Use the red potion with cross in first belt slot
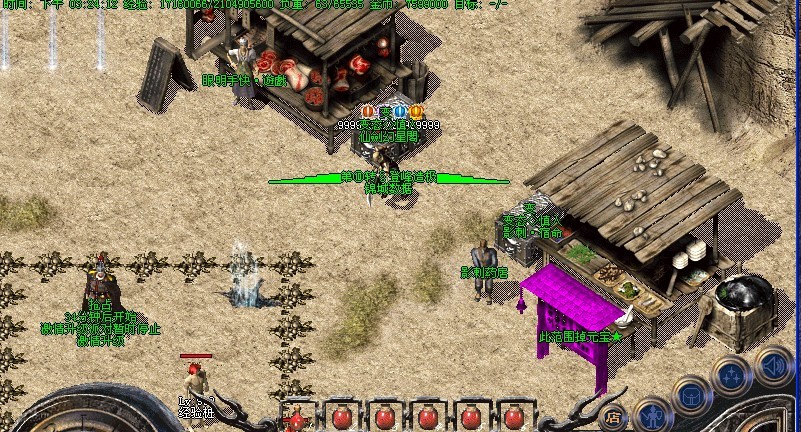The height and width of the screenshot is (432, 801). pyautogui.click(x=299, y=417)
